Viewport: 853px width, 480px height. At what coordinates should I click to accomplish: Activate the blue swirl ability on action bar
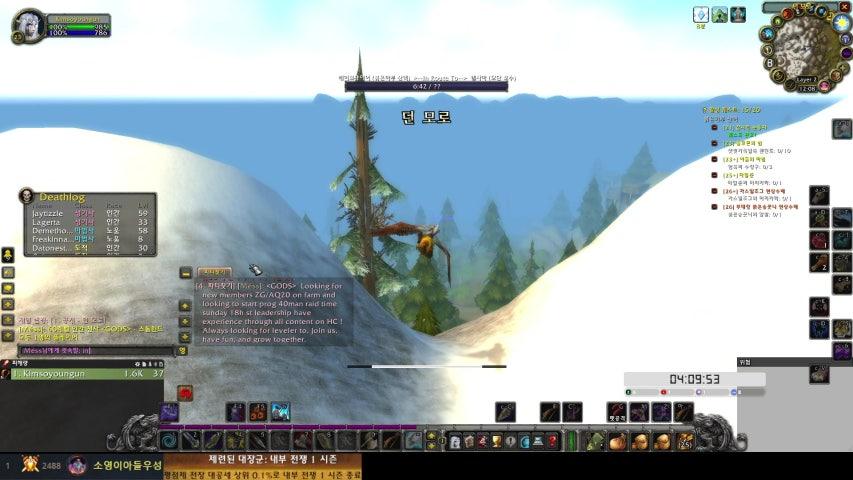click(169, 440)
